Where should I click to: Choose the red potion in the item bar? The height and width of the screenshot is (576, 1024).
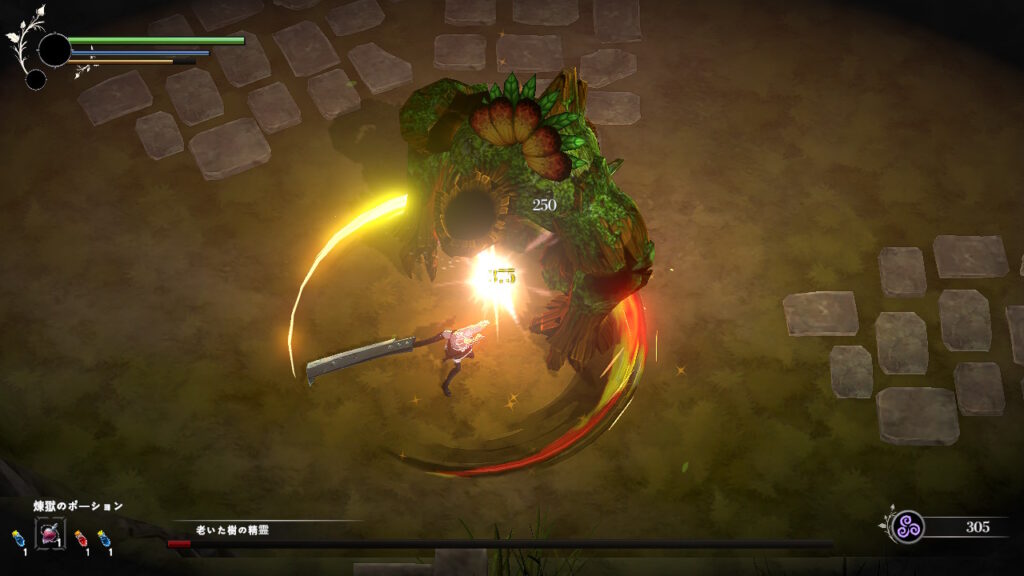[80, 539]
